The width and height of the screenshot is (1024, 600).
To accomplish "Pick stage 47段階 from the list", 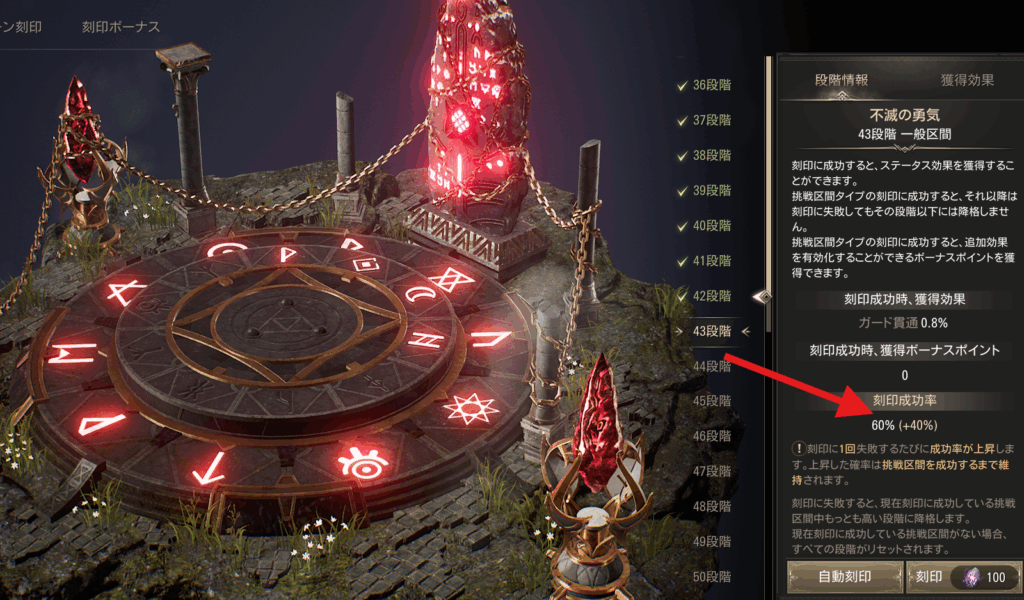I will [711, 471].
